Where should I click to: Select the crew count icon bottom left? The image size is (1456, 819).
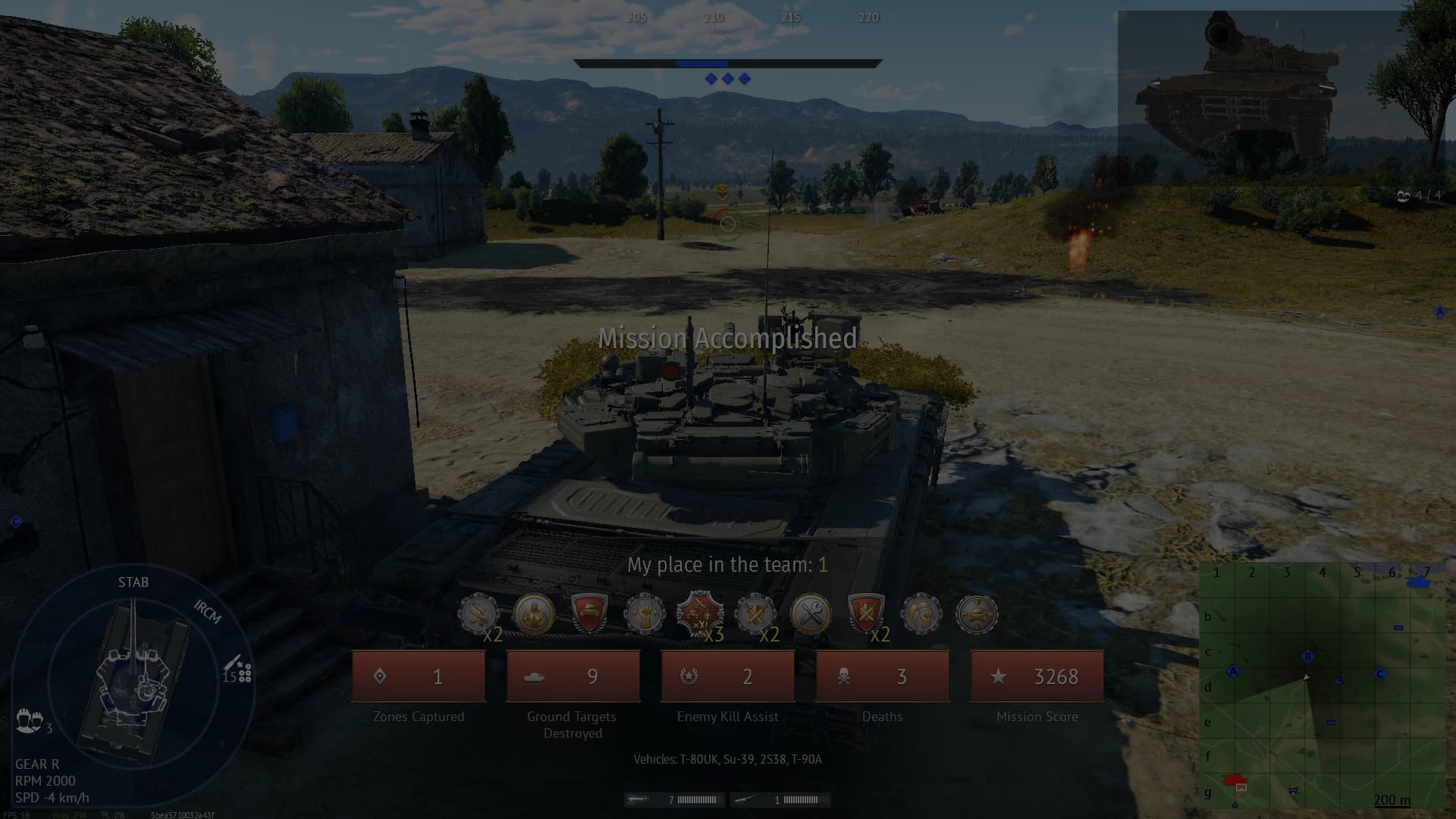coord(29,720)
